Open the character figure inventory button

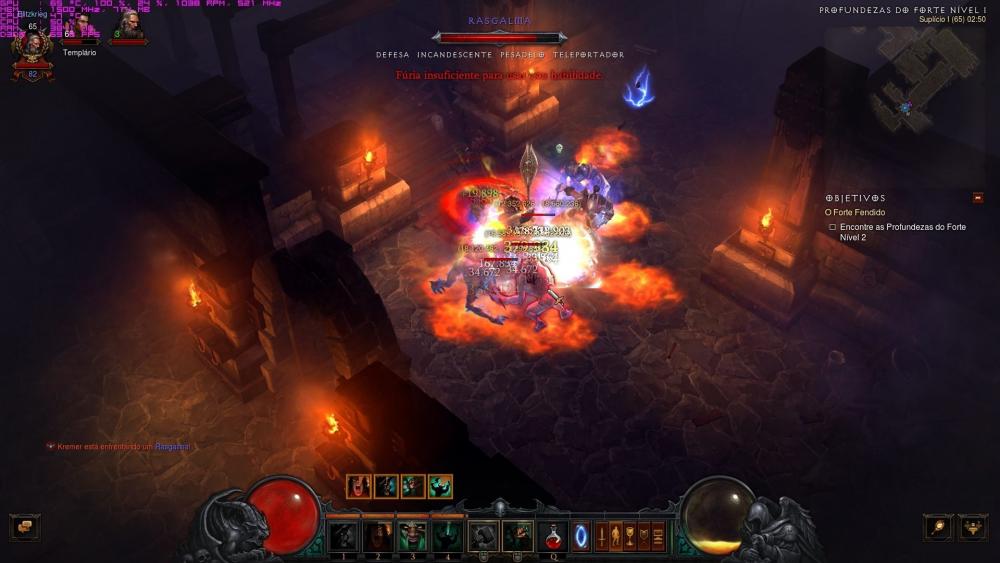[x=616, y=536]
